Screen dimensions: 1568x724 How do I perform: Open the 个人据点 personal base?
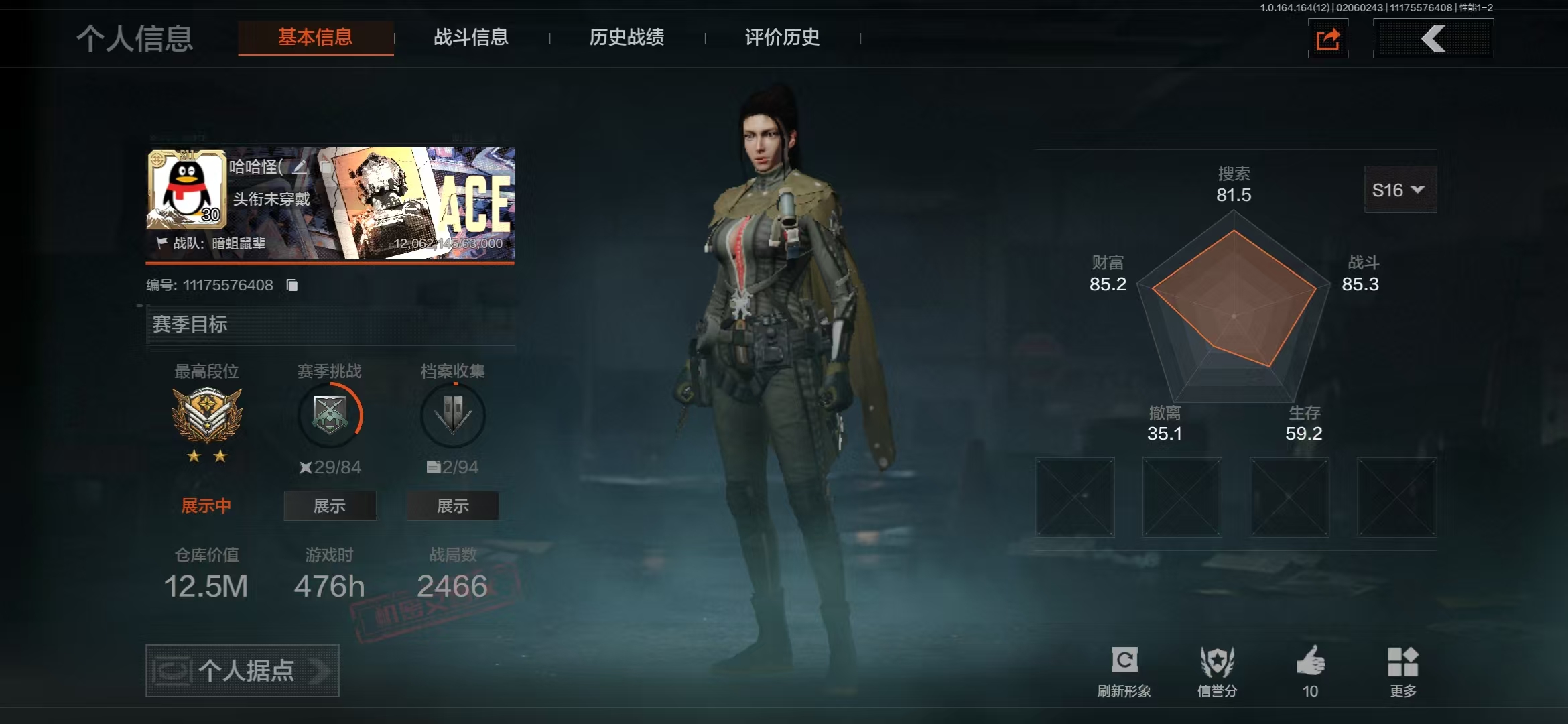(x=243, y=670)
